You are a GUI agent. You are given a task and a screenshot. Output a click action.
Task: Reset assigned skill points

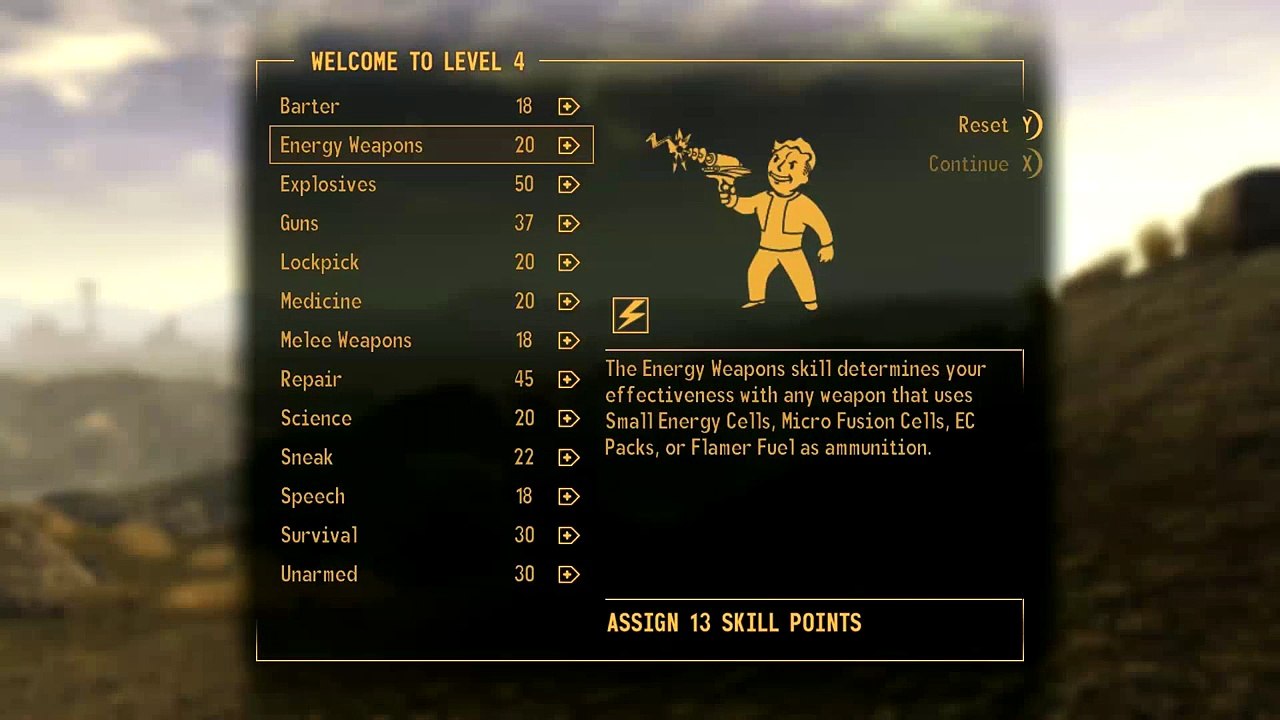click(998, 125)
